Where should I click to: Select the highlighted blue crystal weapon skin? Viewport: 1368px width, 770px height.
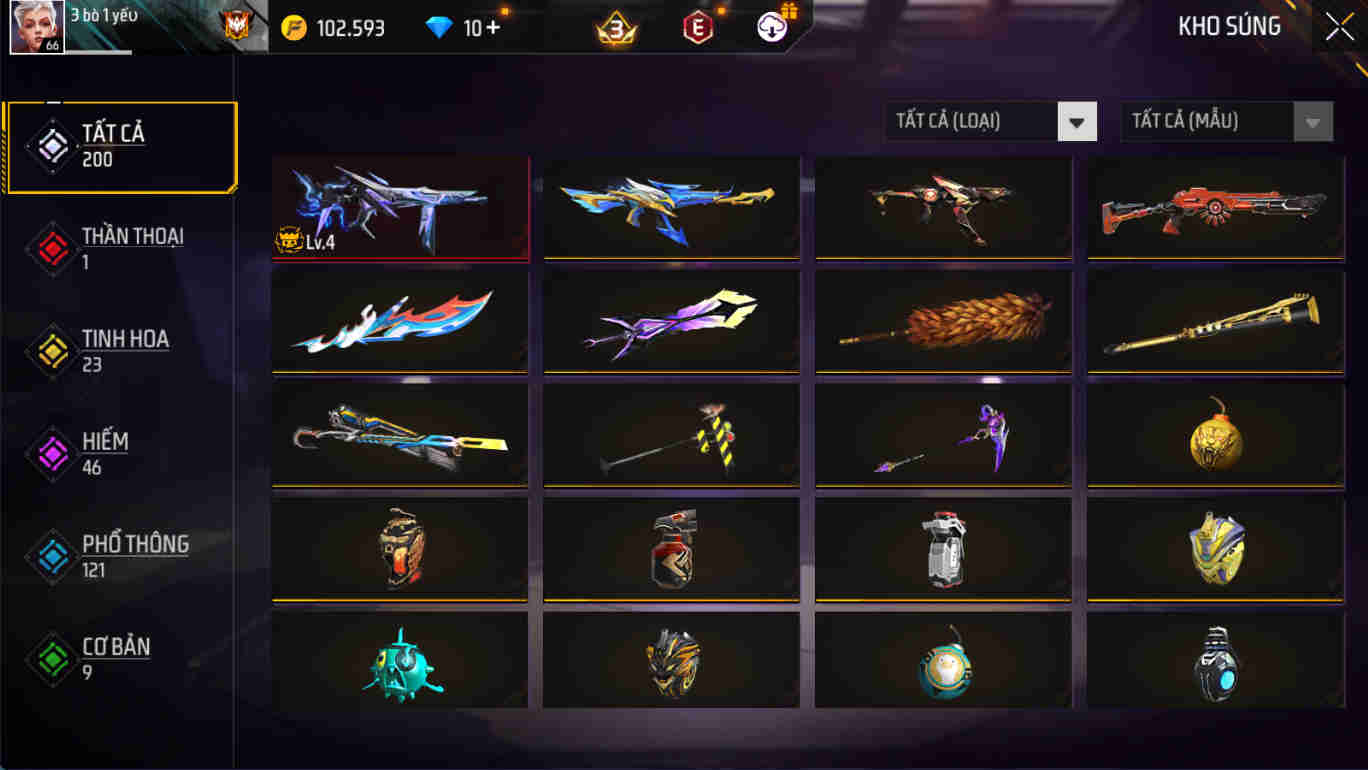[400, 207]
